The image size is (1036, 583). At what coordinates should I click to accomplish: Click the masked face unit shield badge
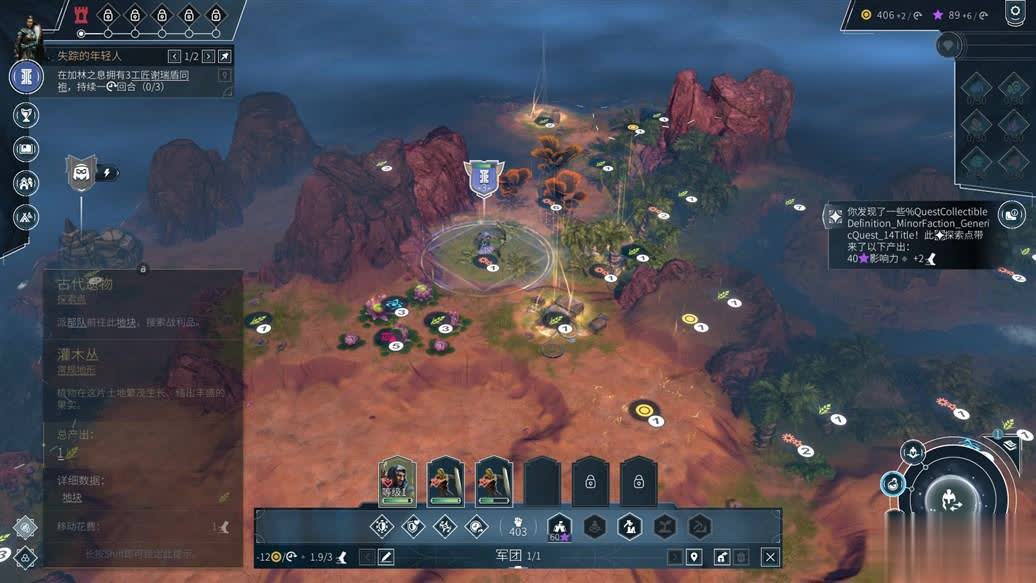tap(81, 173)
